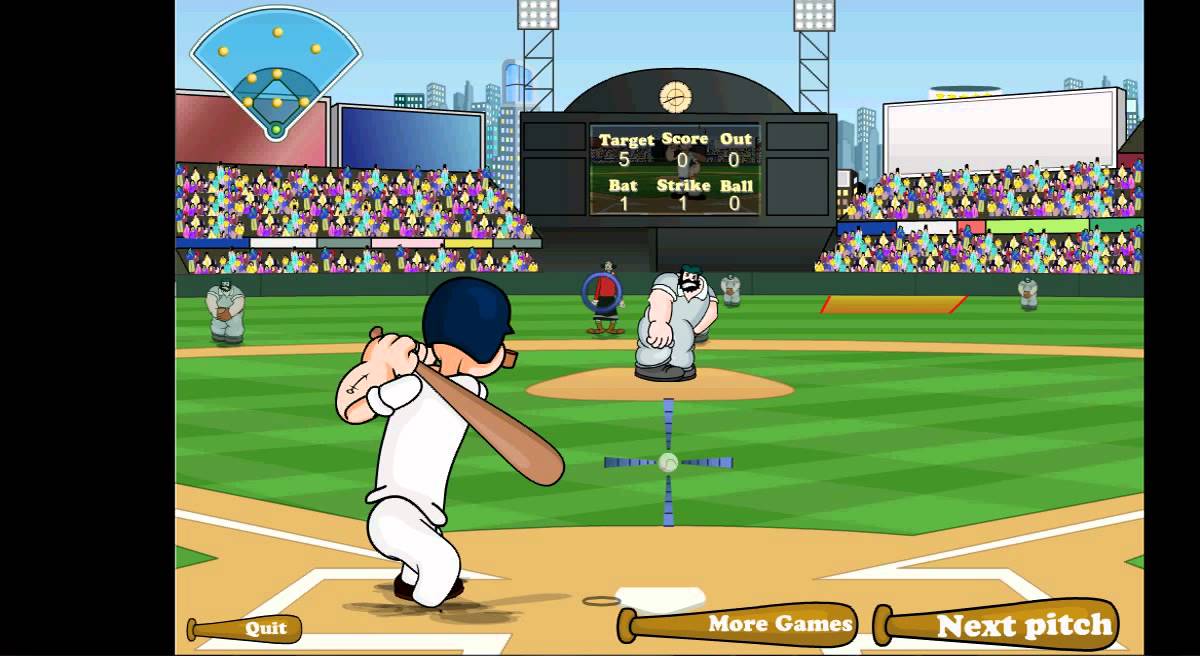Click the field diamond minimap
This screenshot has width=1200, height=656.
[x=275, y=76]
